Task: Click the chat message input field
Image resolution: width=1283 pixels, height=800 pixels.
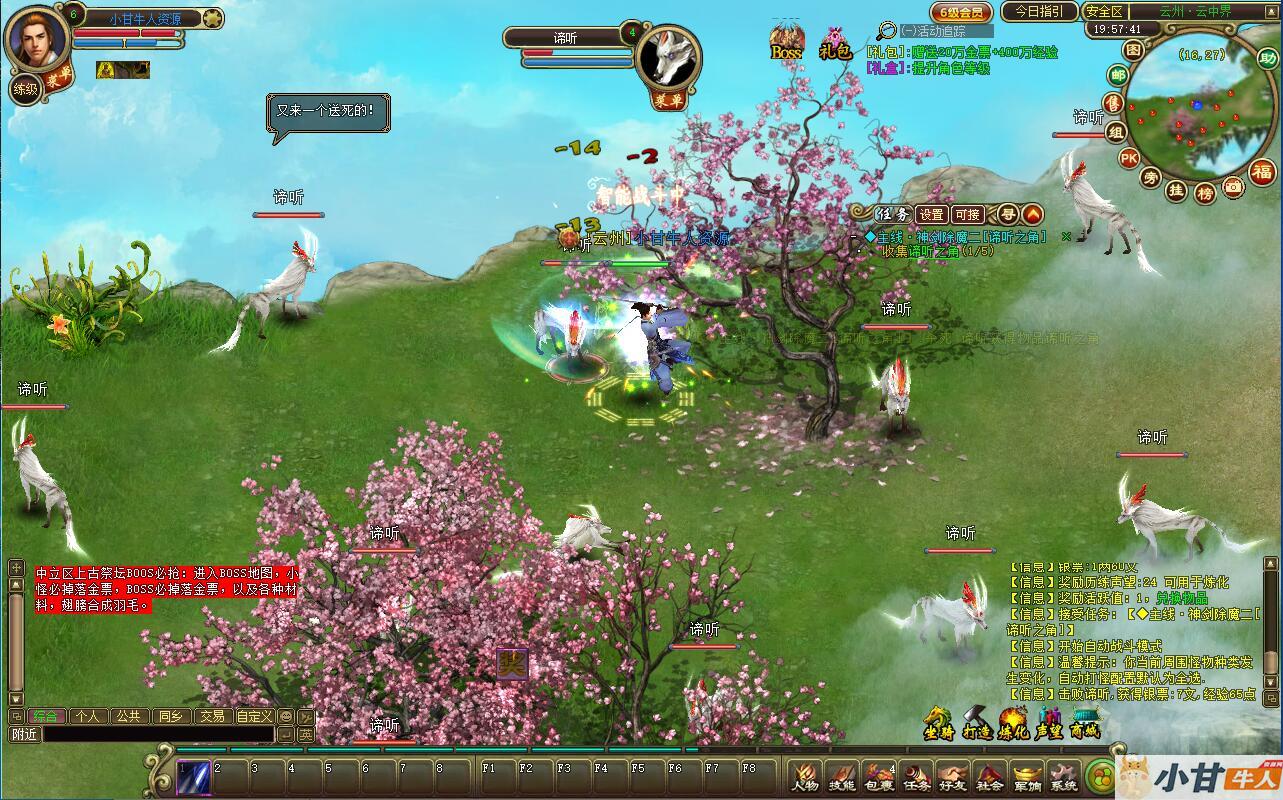Action: pyautogui.click(x=158, y=734)
